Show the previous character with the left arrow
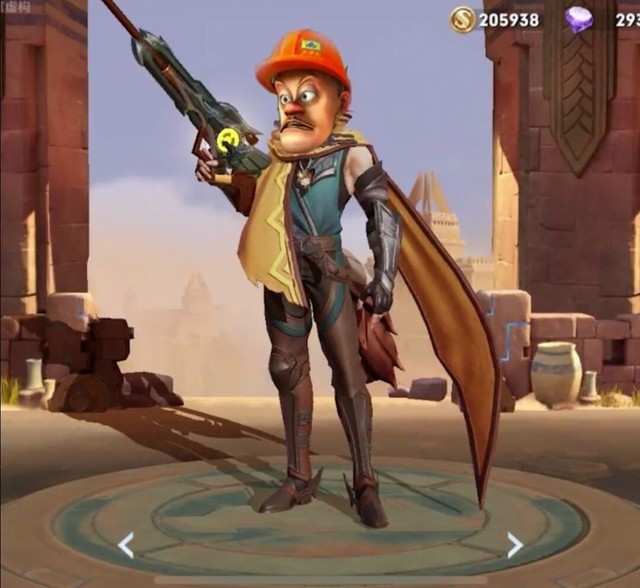The height and width of the screenshot is (588, 640). pyautogui.click(x=125, y=545)
